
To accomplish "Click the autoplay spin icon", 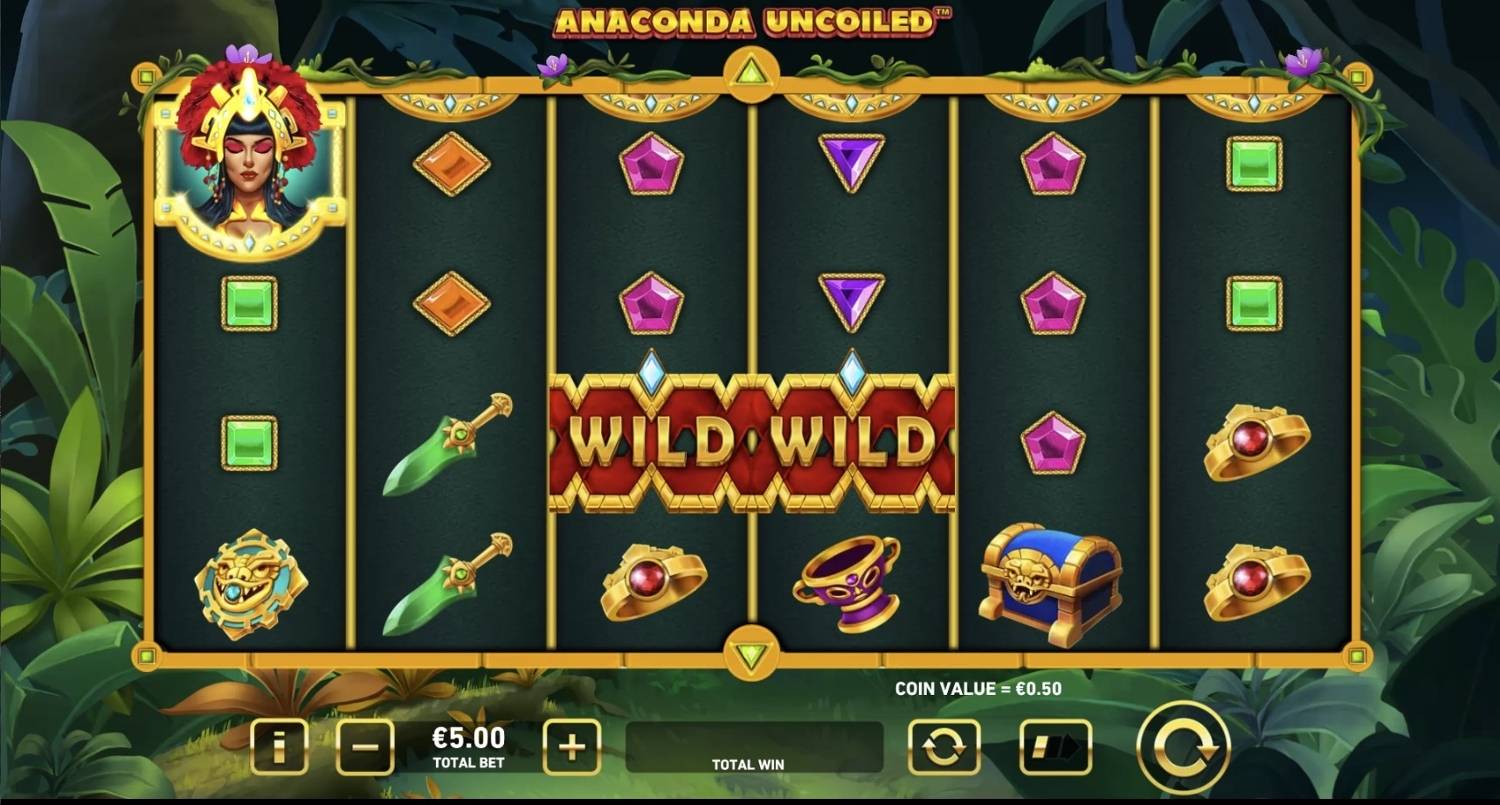I will click(943, 749).
